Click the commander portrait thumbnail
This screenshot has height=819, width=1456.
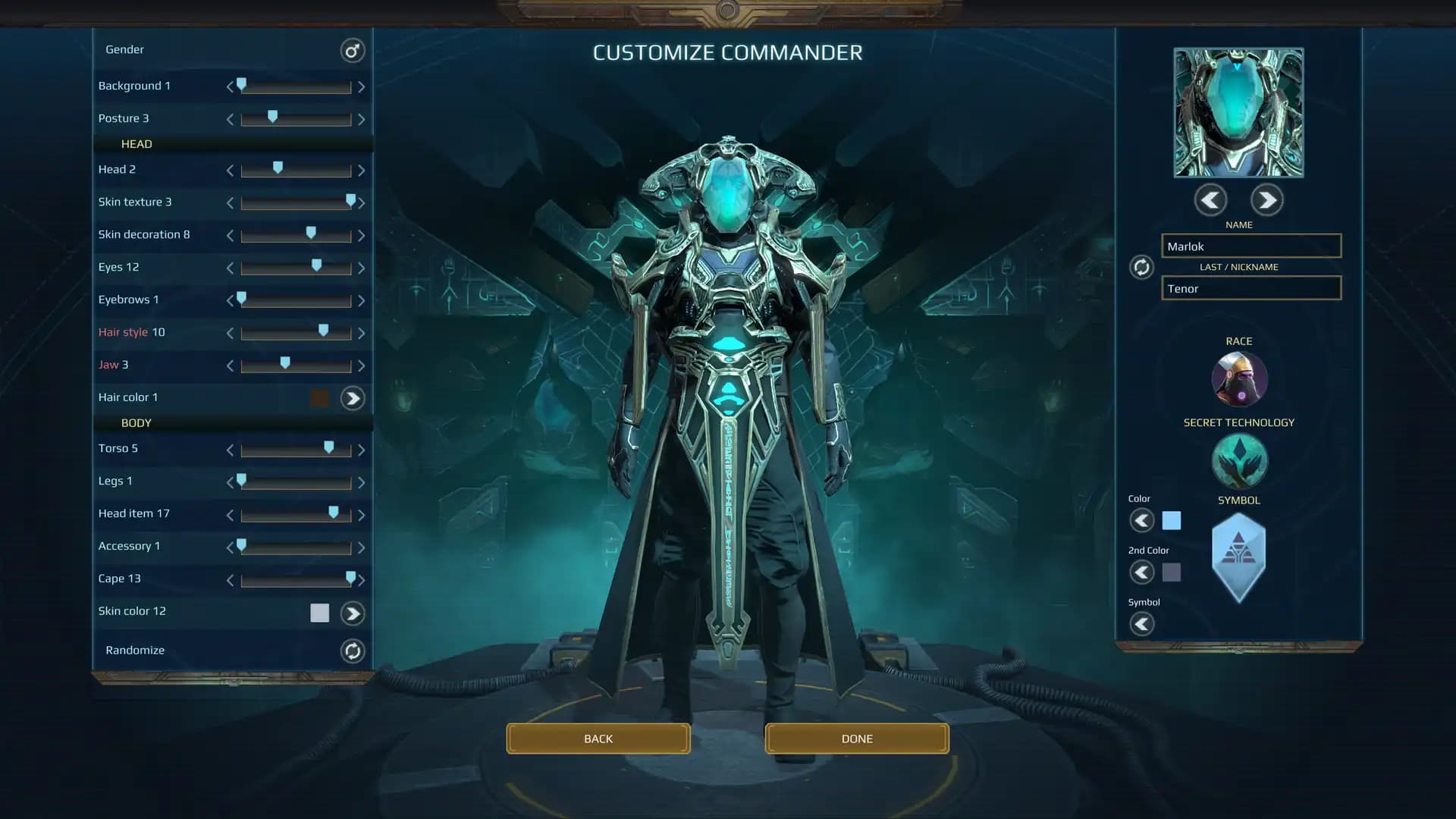coord(1238,111)
